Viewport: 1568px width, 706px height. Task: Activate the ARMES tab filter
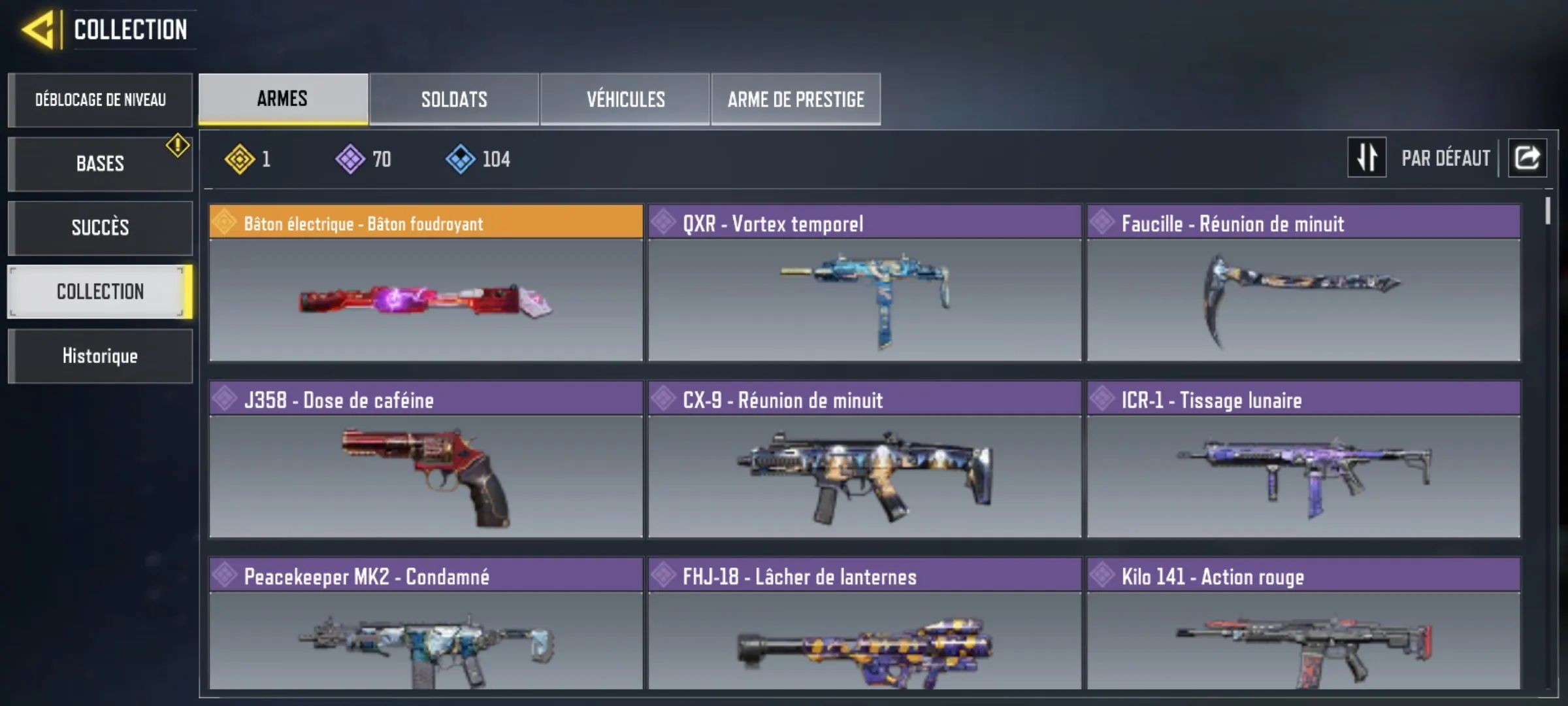(x=282, y=99)
